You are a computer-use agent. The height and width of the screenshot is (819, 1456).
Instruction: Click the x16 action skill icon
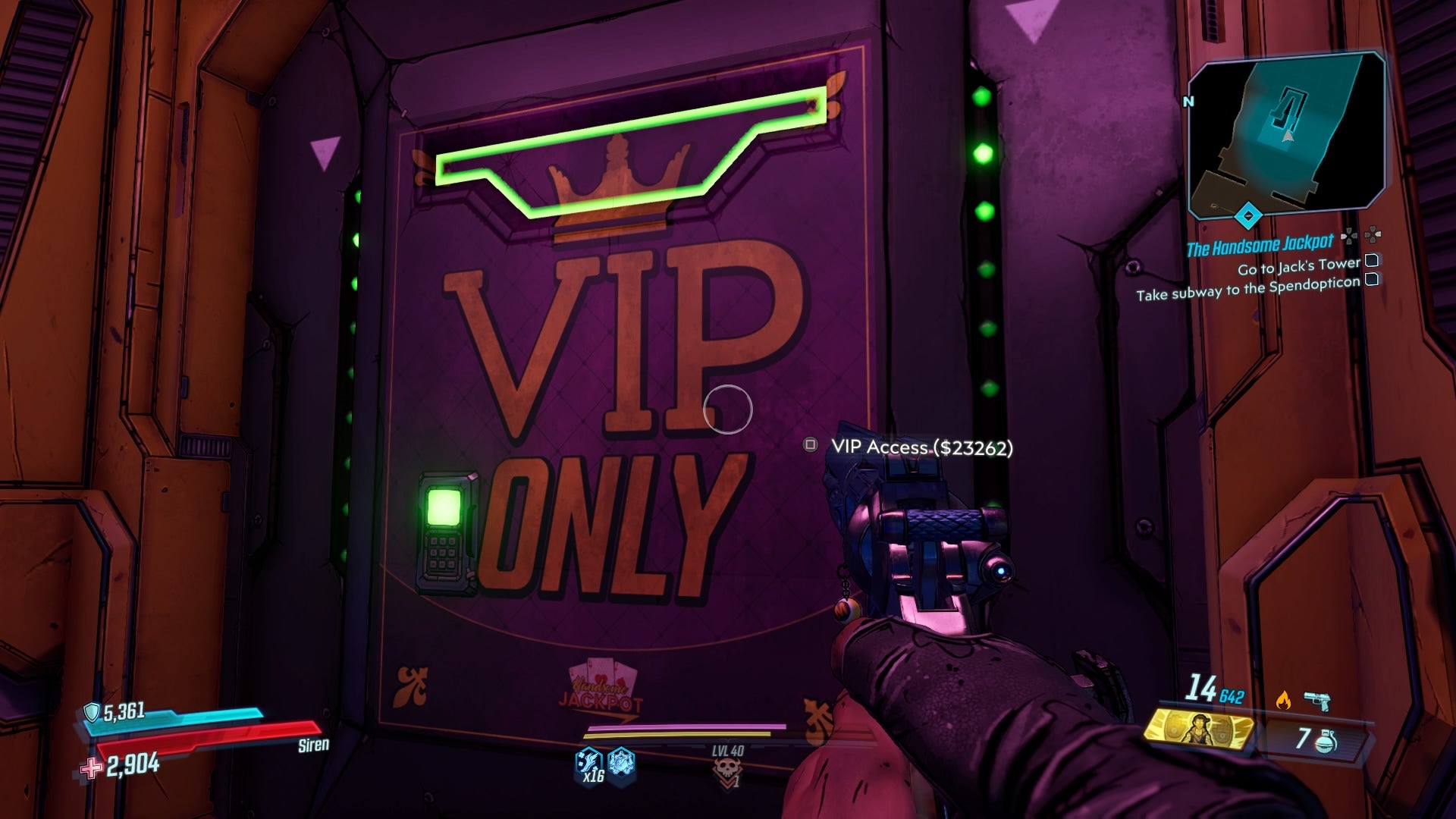[588, 761]
